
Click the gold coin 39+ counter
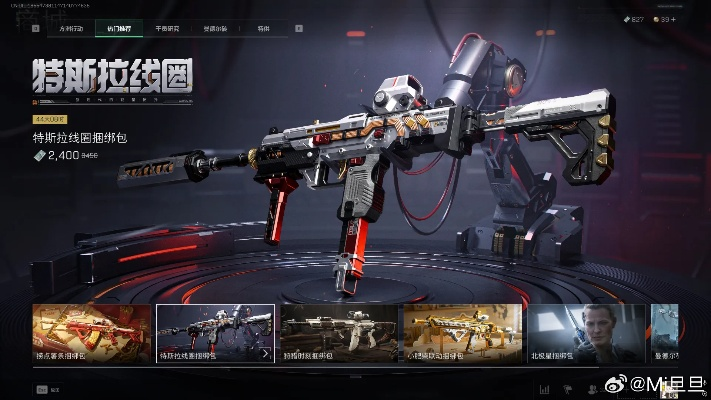pos(665,19)
